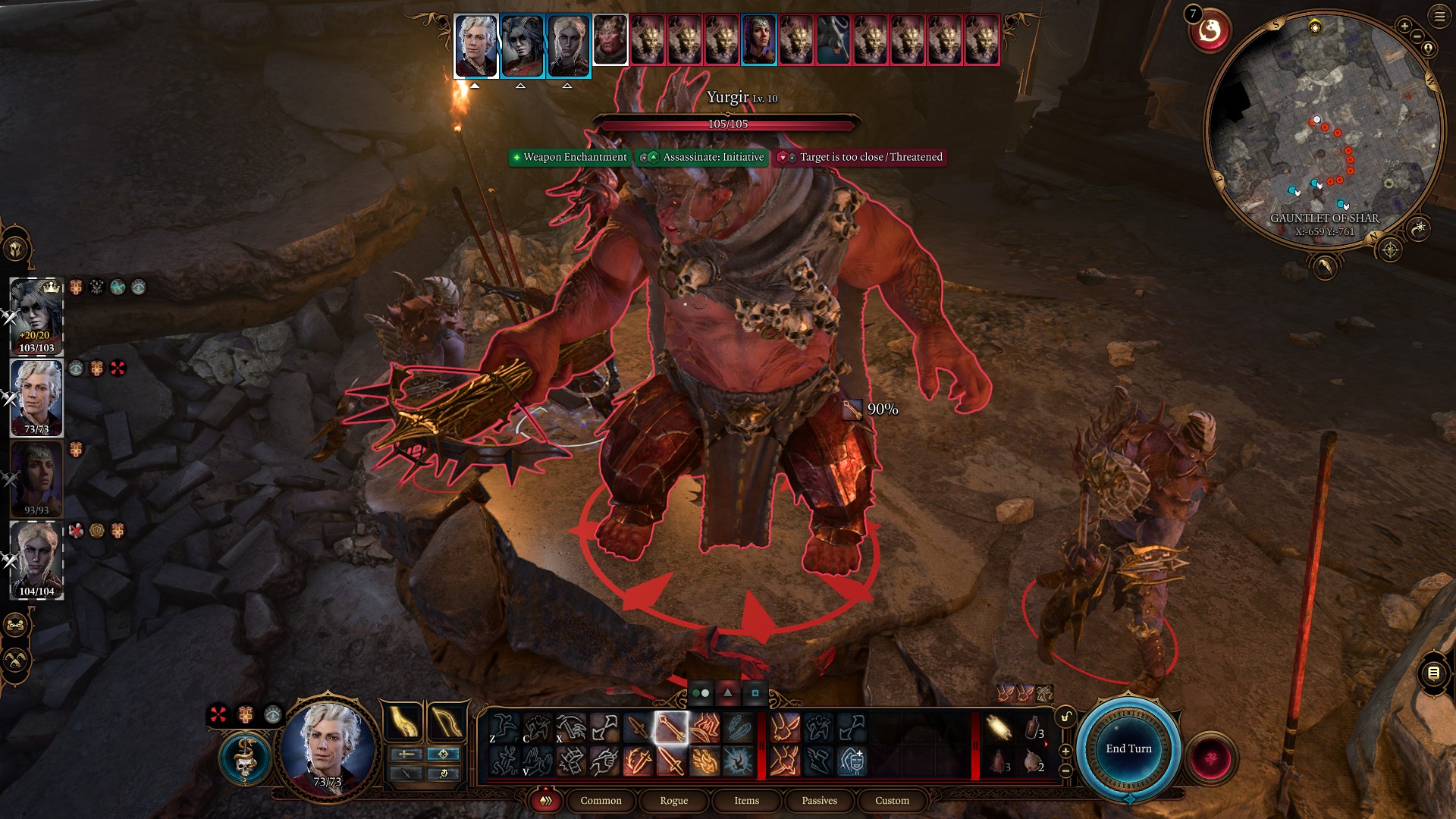
Task: Open the combat log button
Action: [1432, 673]
